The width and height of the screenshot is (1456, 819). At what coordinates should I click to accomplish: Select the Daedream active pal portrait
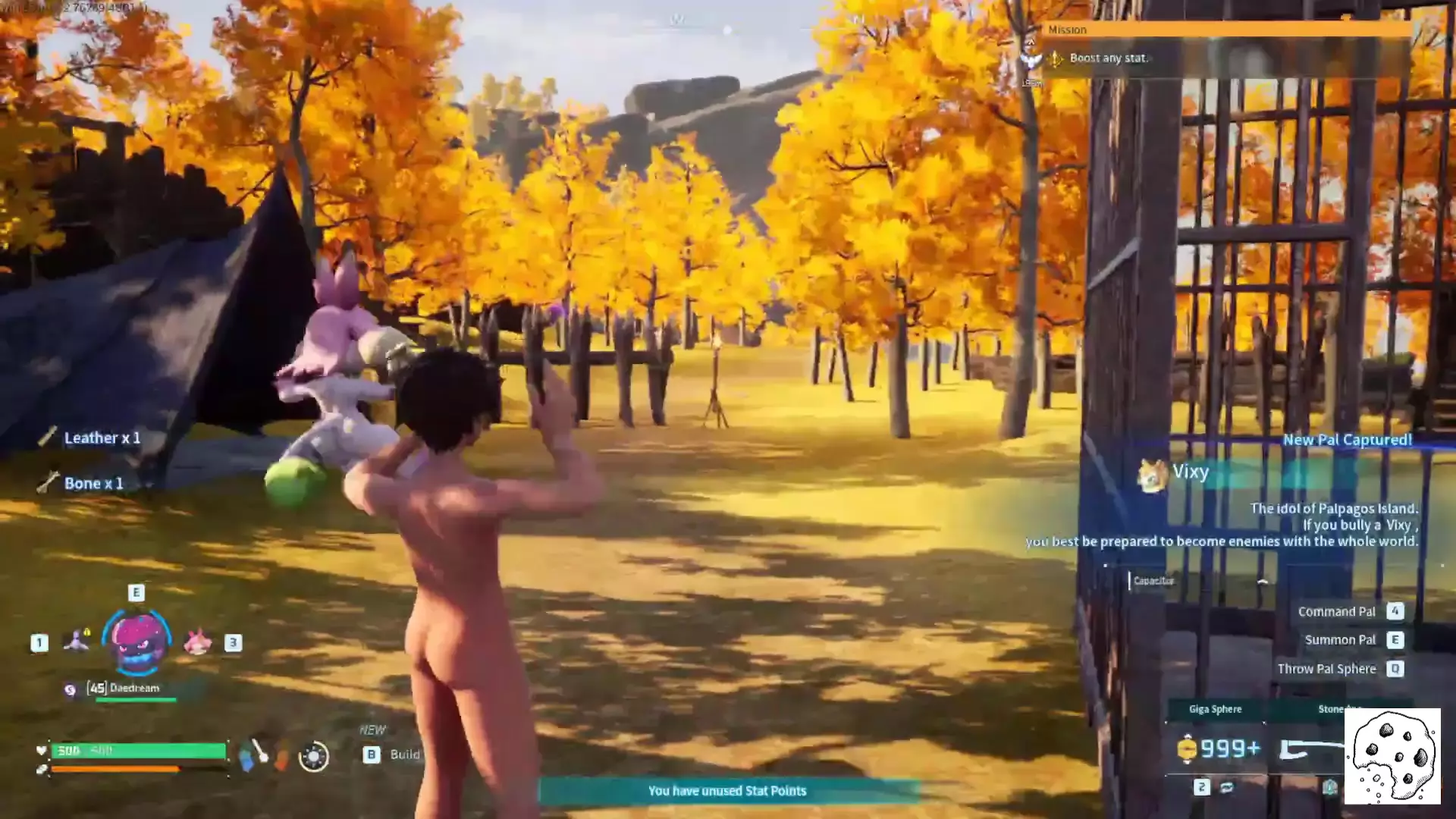pos(137,642)
